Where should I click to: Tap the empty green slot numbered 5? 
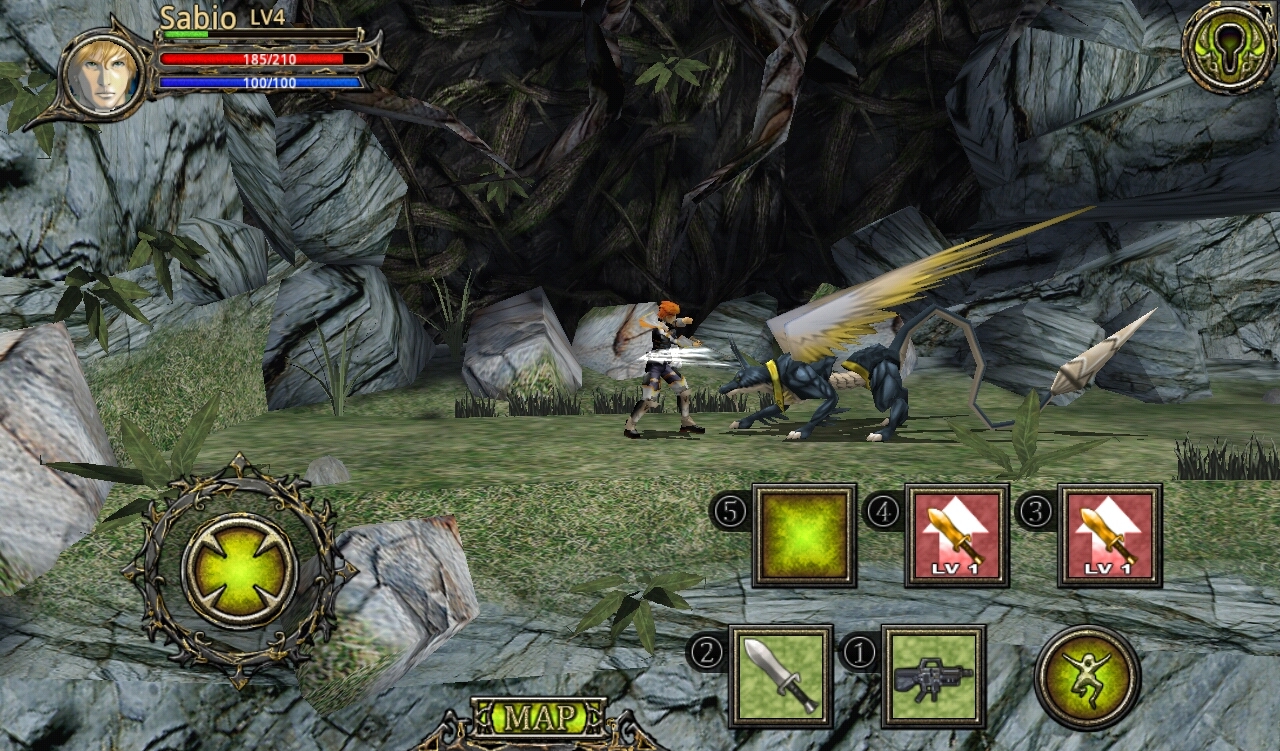click(804, 535)
